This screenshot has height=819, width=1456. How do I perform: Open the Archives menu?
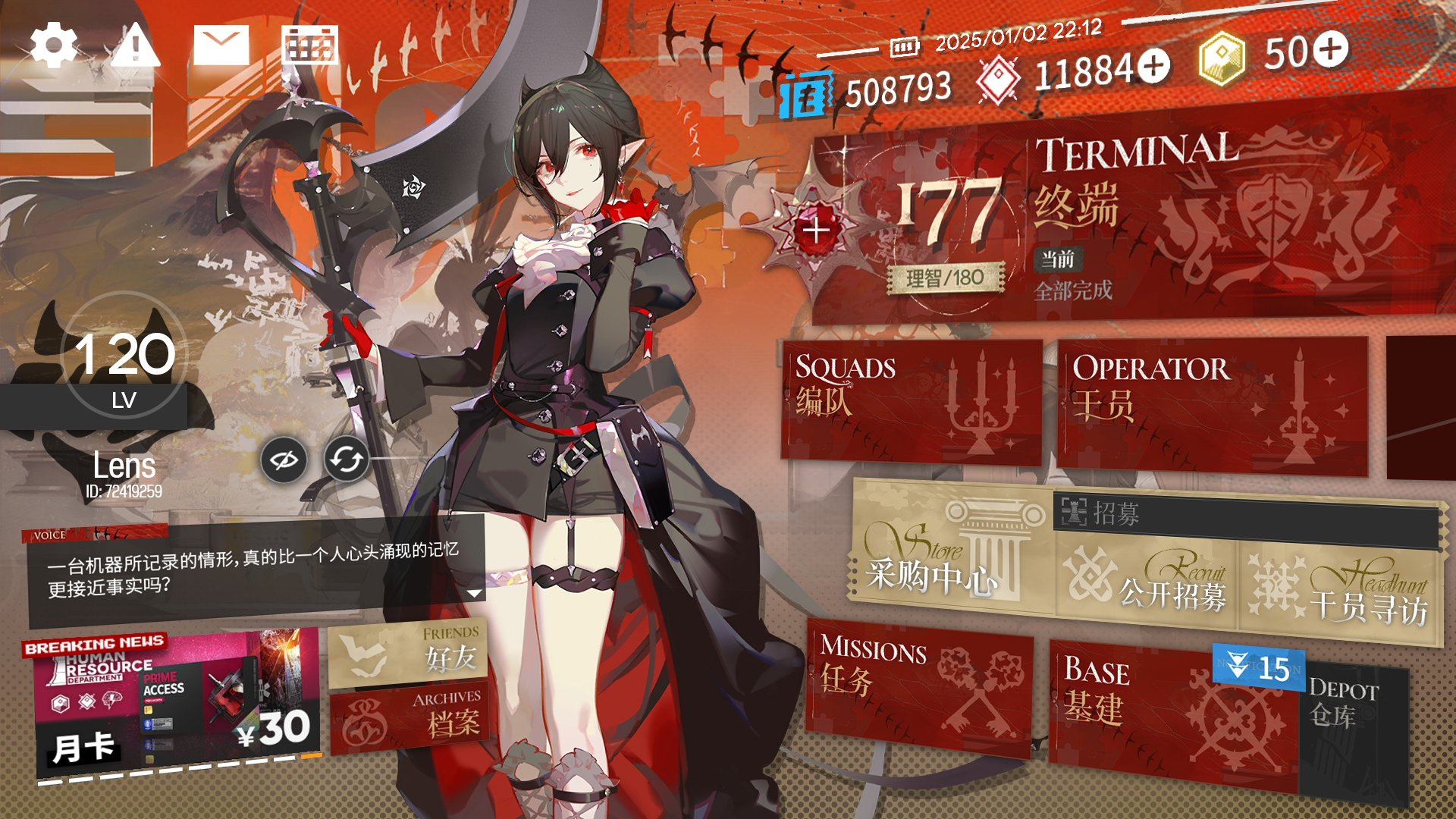tap(409, 719)
